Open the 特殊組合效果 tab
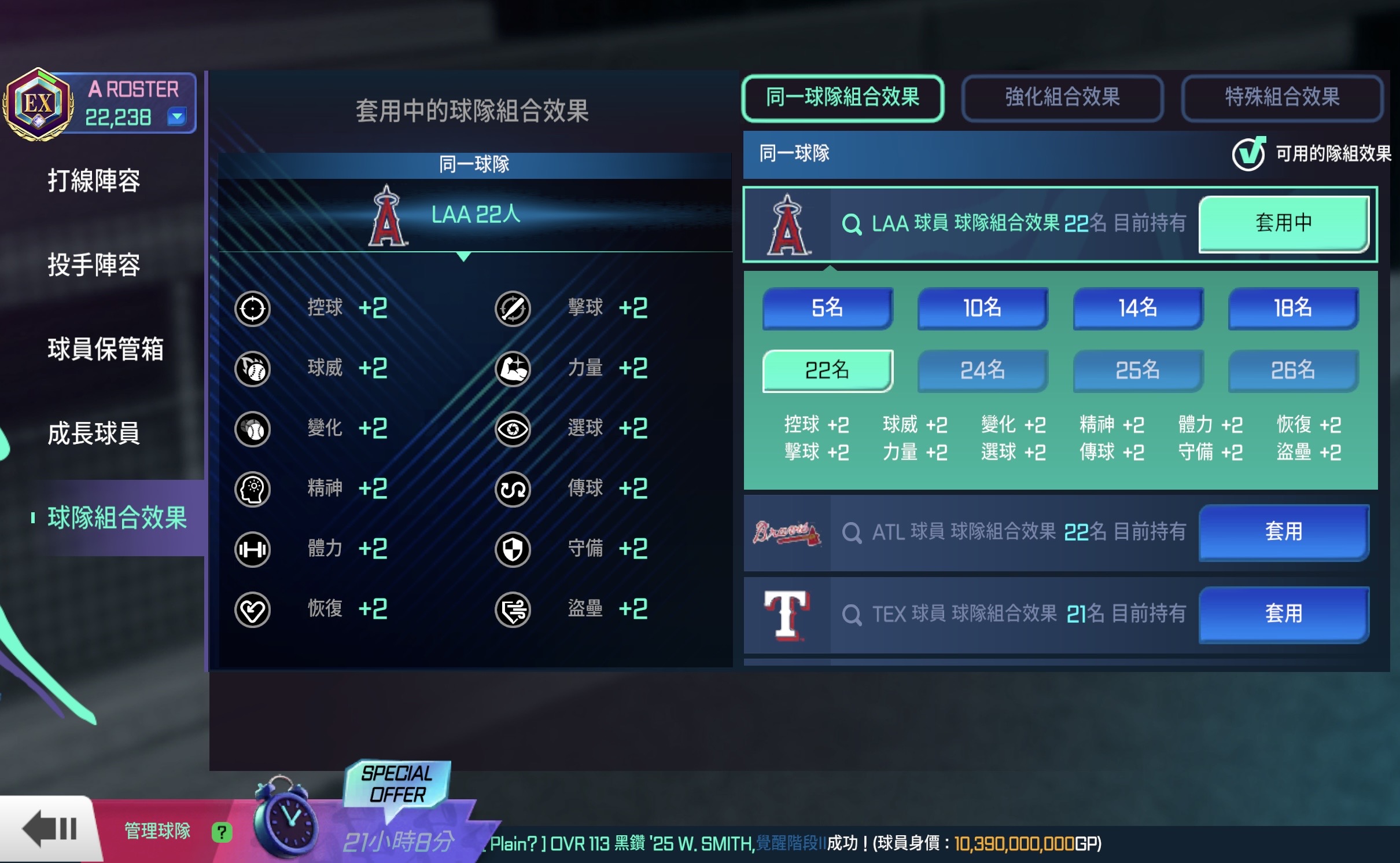Screen dimensions: 1400x863 1282,97
